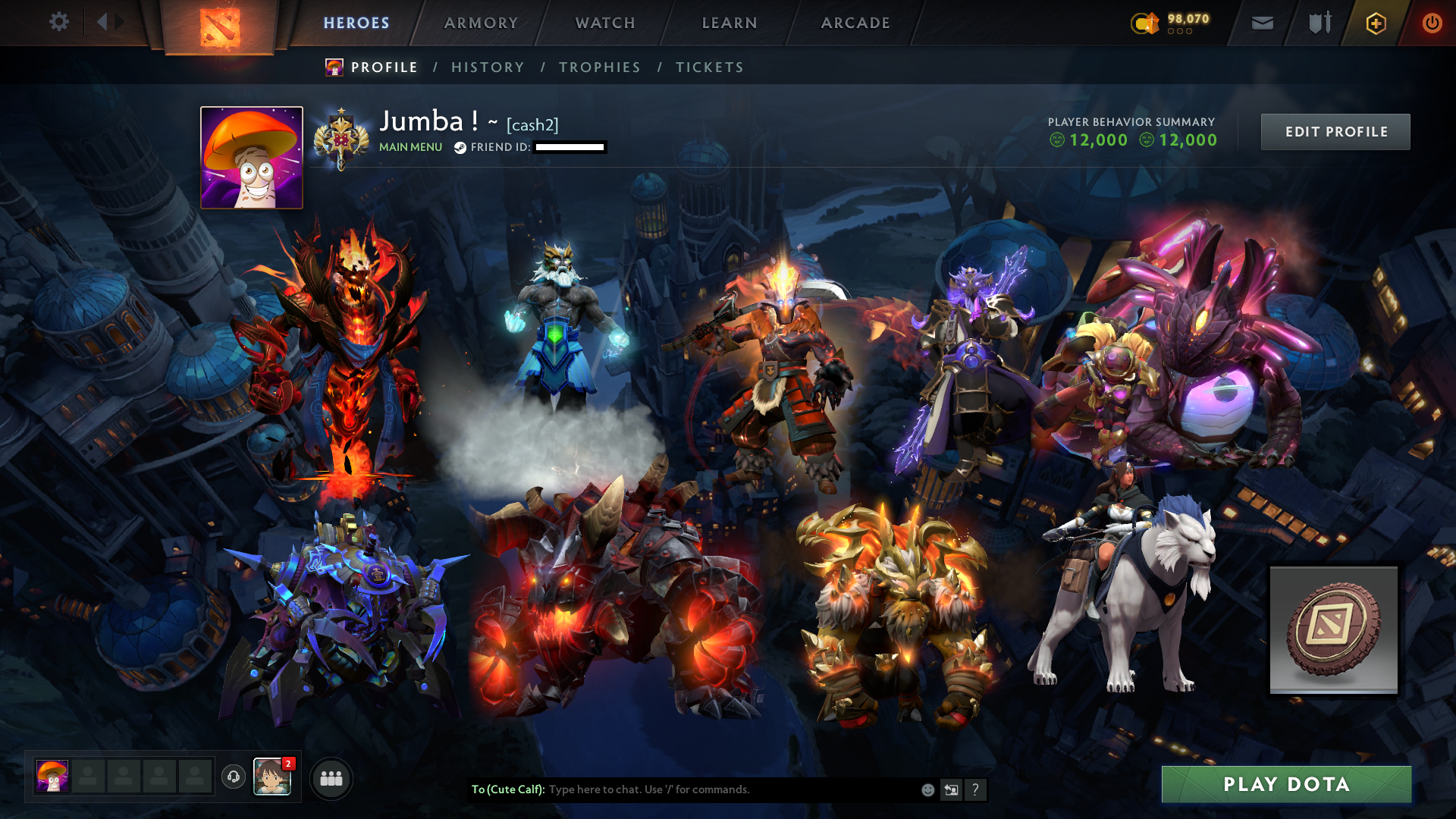The image size is (1456, 819).
Task: Open the emoticon picker in chat
Action: click(x=927, y=789)
